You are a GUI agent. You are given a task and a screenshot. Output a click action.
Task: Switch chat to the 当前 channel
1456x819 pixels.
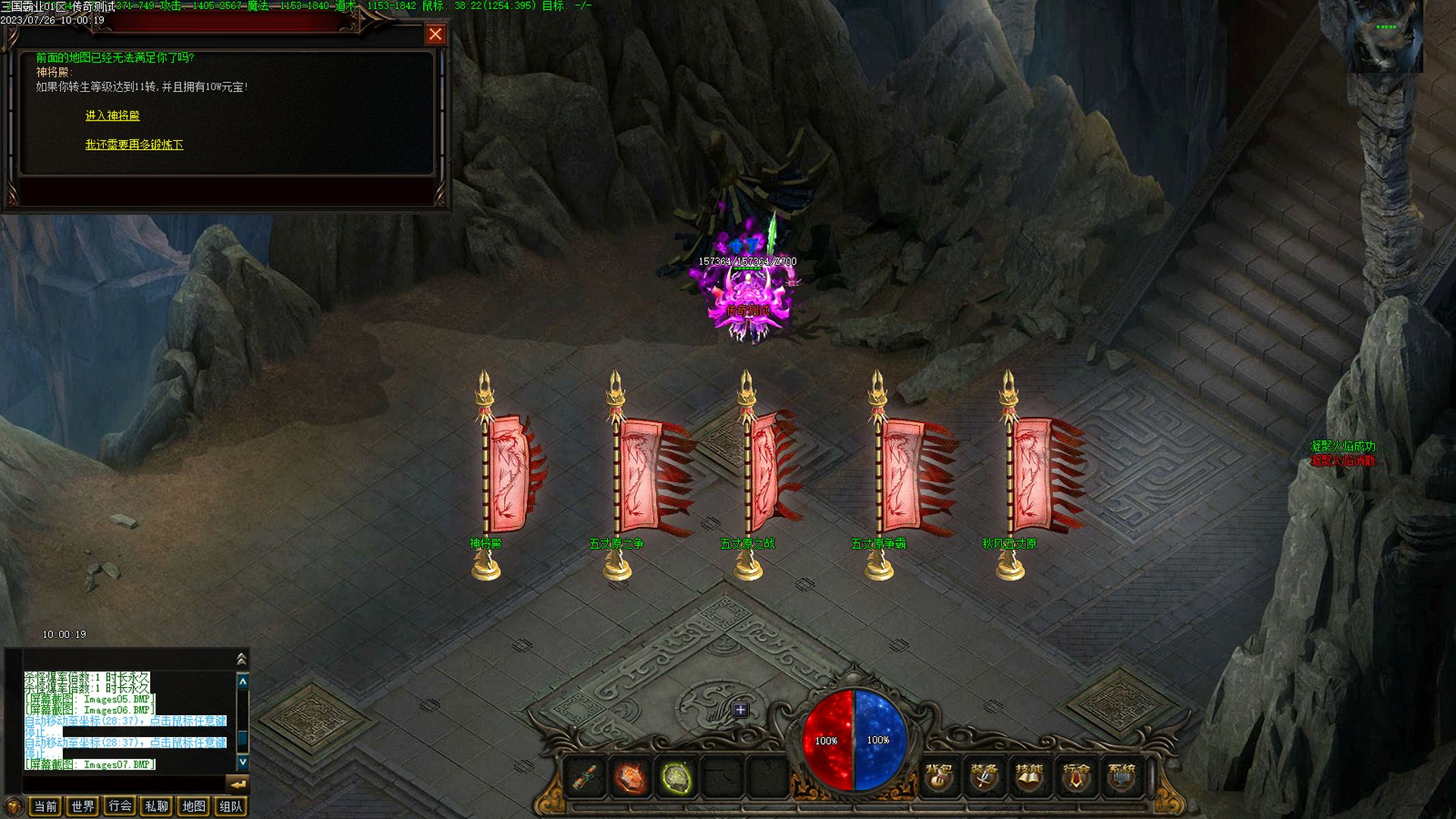coord(45,806)
